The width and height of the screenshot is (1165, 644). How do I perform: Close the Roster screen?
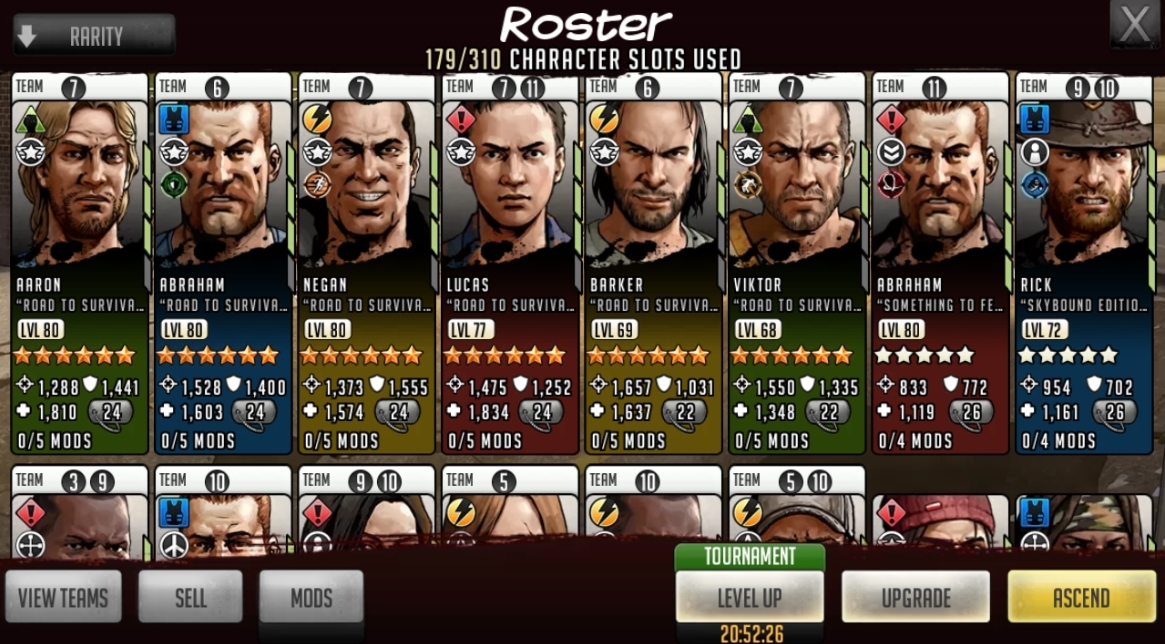[1134, 25]
